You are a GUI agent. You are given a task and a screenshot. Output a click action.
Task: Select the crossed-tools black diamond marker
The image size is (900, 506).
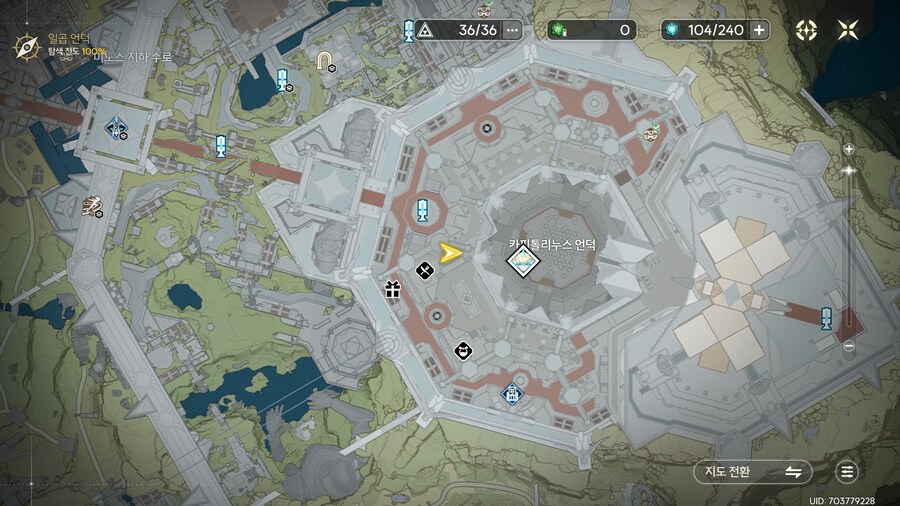tap(424, 270)
